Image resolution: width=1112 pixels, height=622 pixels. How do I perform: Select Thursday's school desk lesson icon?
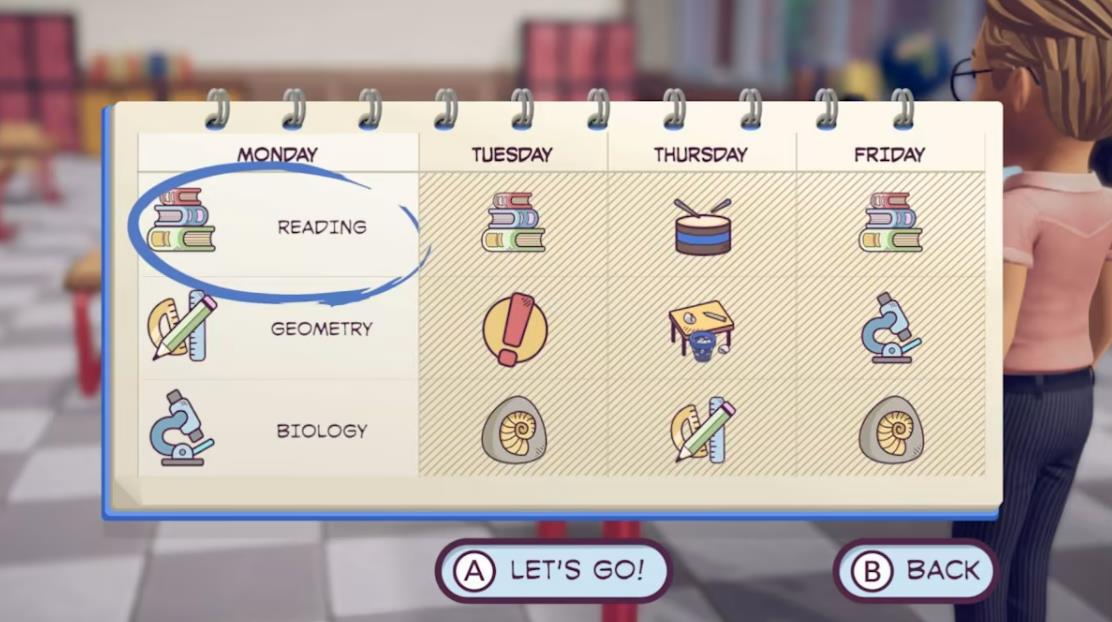(701, 328)
